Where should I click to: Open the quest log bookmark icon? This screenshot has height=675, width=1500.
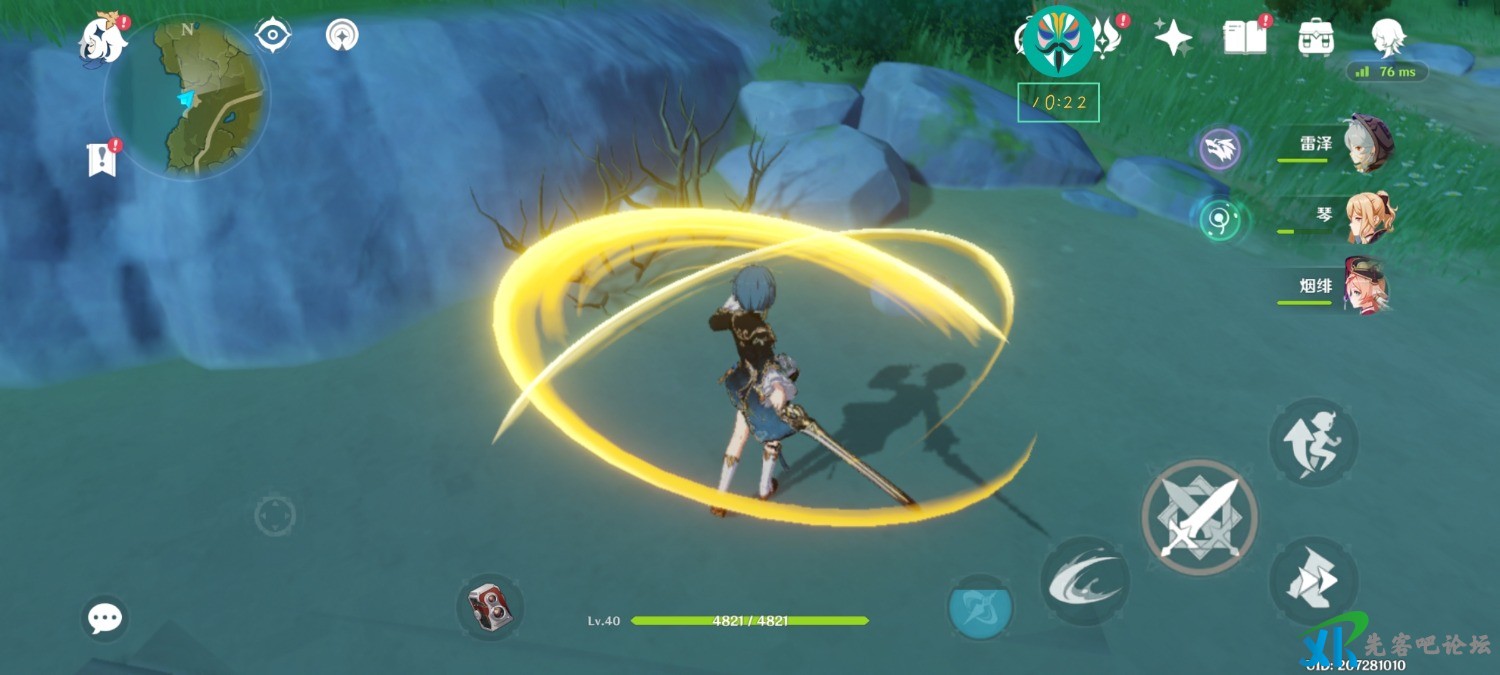pos(102,159)
